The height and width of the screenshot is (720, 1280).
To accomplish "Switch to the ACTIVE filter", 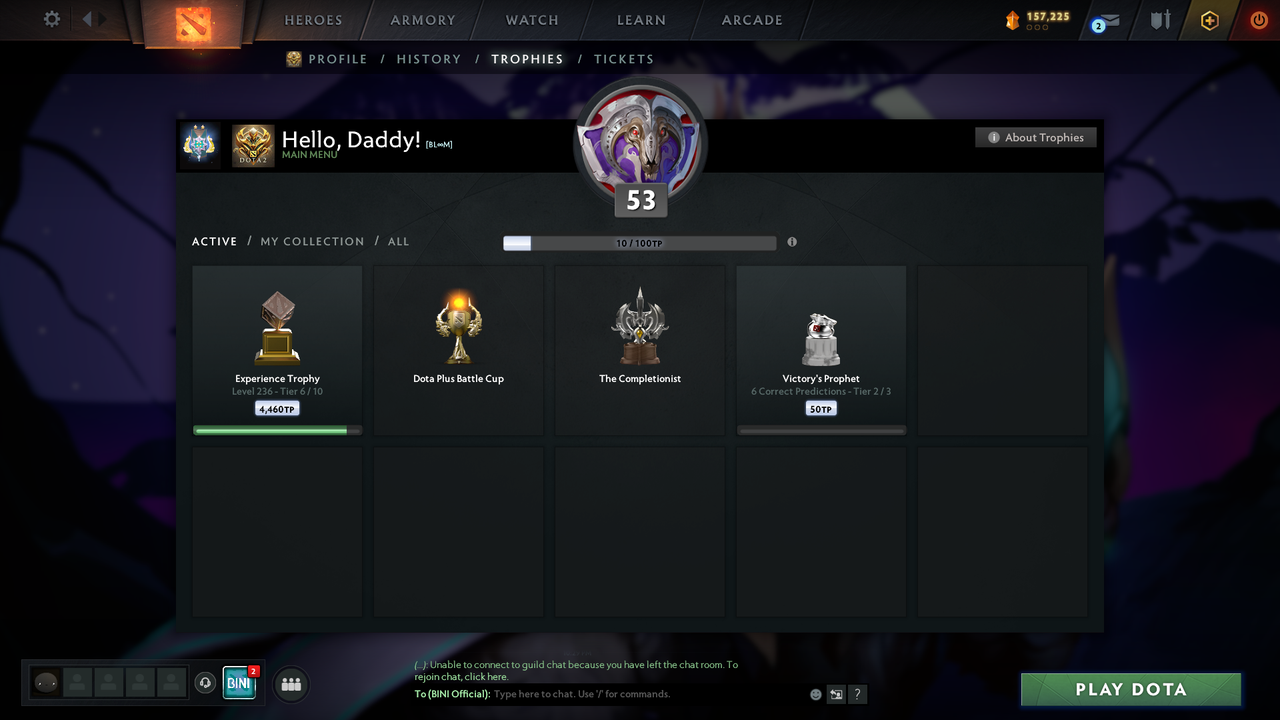I will [214, 241].
